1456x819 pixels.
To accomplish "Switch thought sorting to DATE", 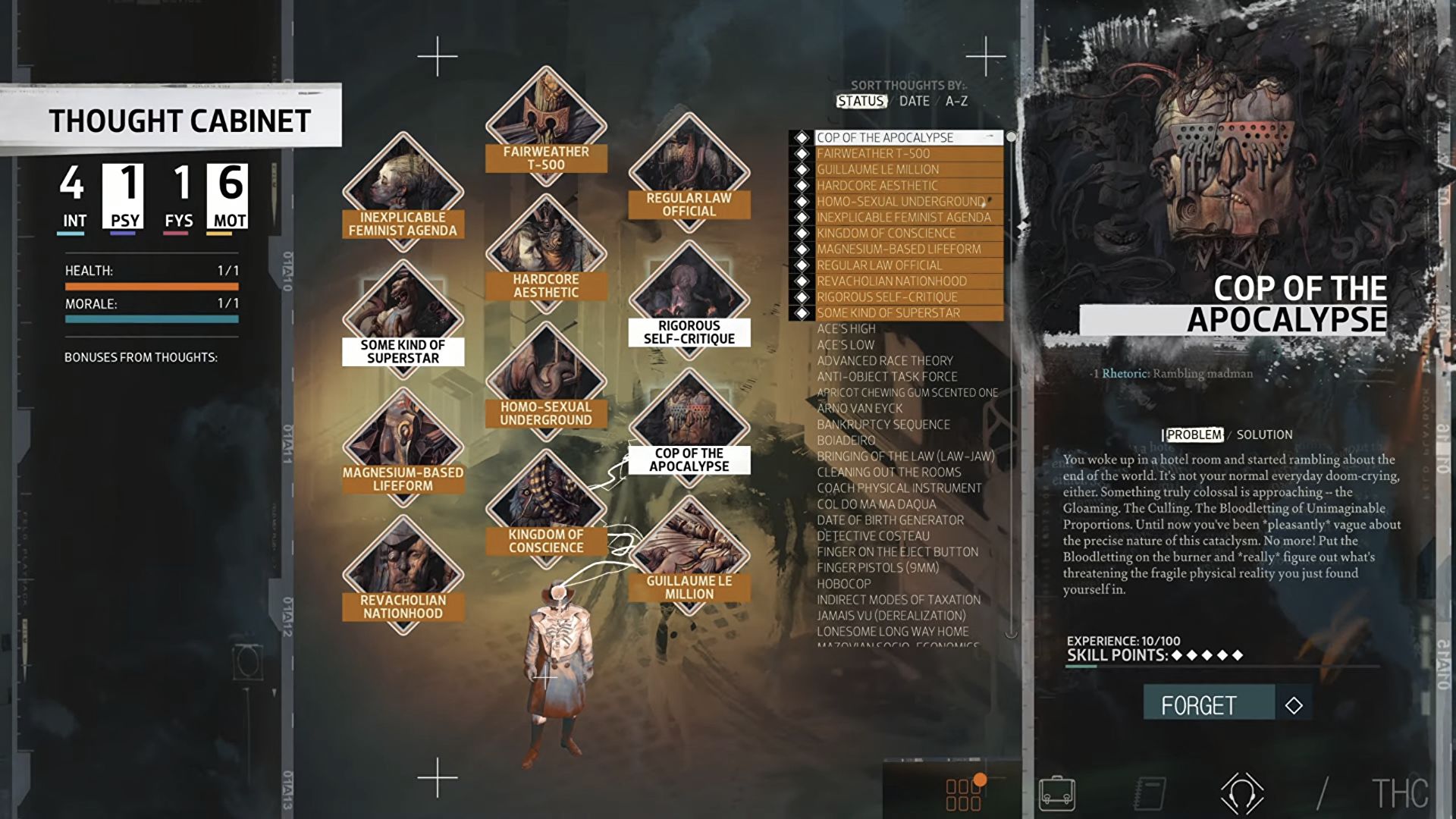I will coord(915,101).
